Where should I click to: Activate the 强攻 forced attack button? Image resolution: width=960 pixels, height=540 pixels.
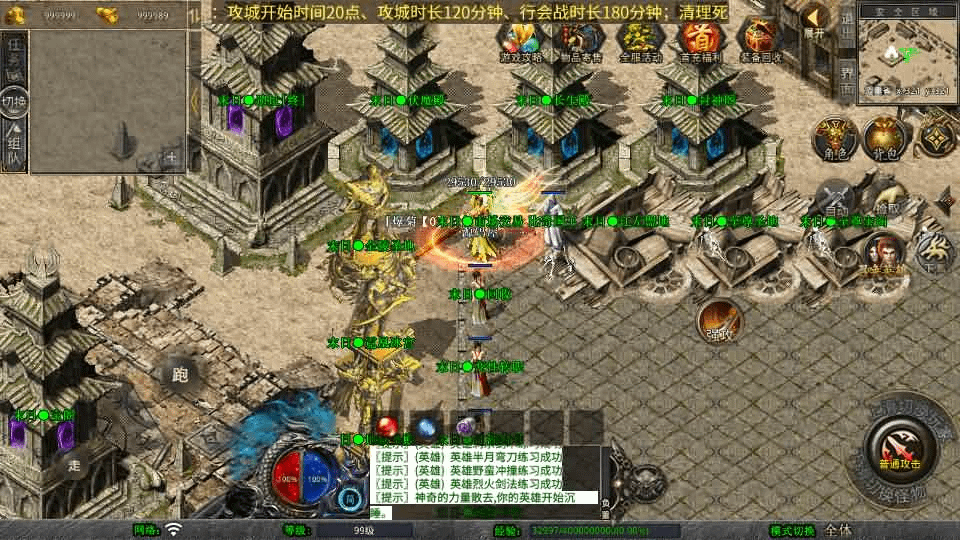click(720, 323)
